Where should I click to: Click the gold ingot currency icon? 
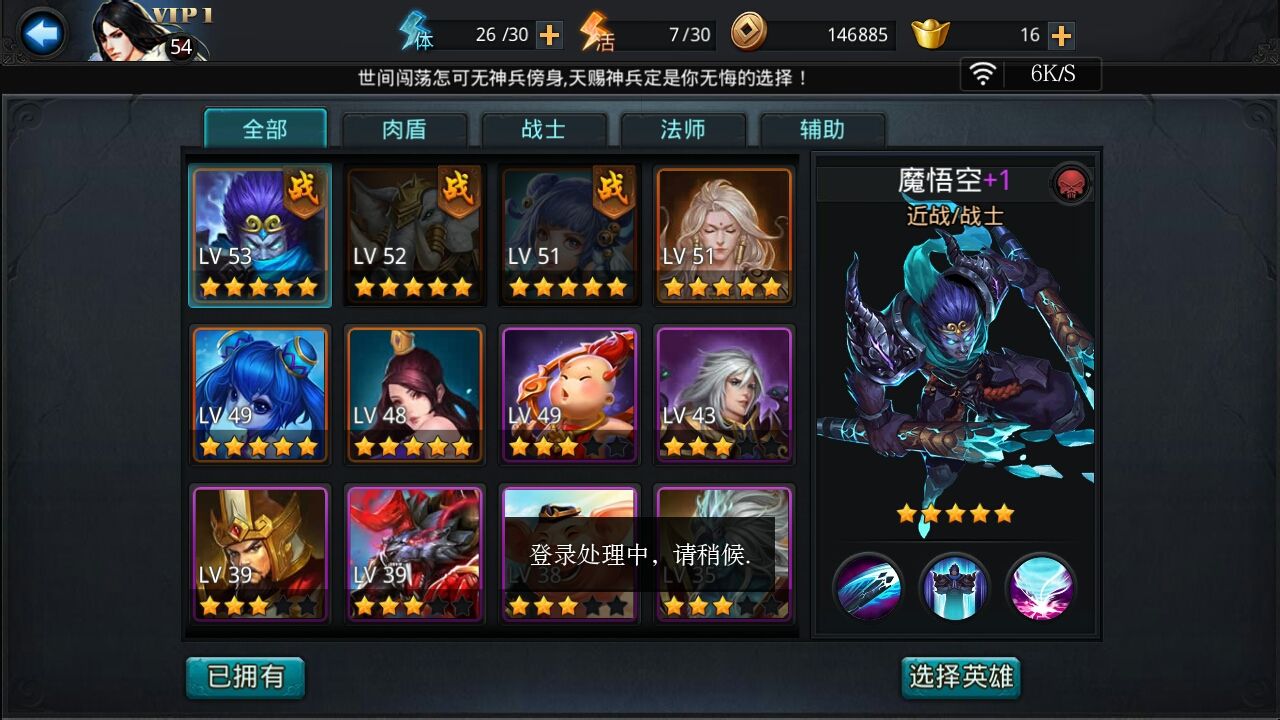[x=930, y=33]
